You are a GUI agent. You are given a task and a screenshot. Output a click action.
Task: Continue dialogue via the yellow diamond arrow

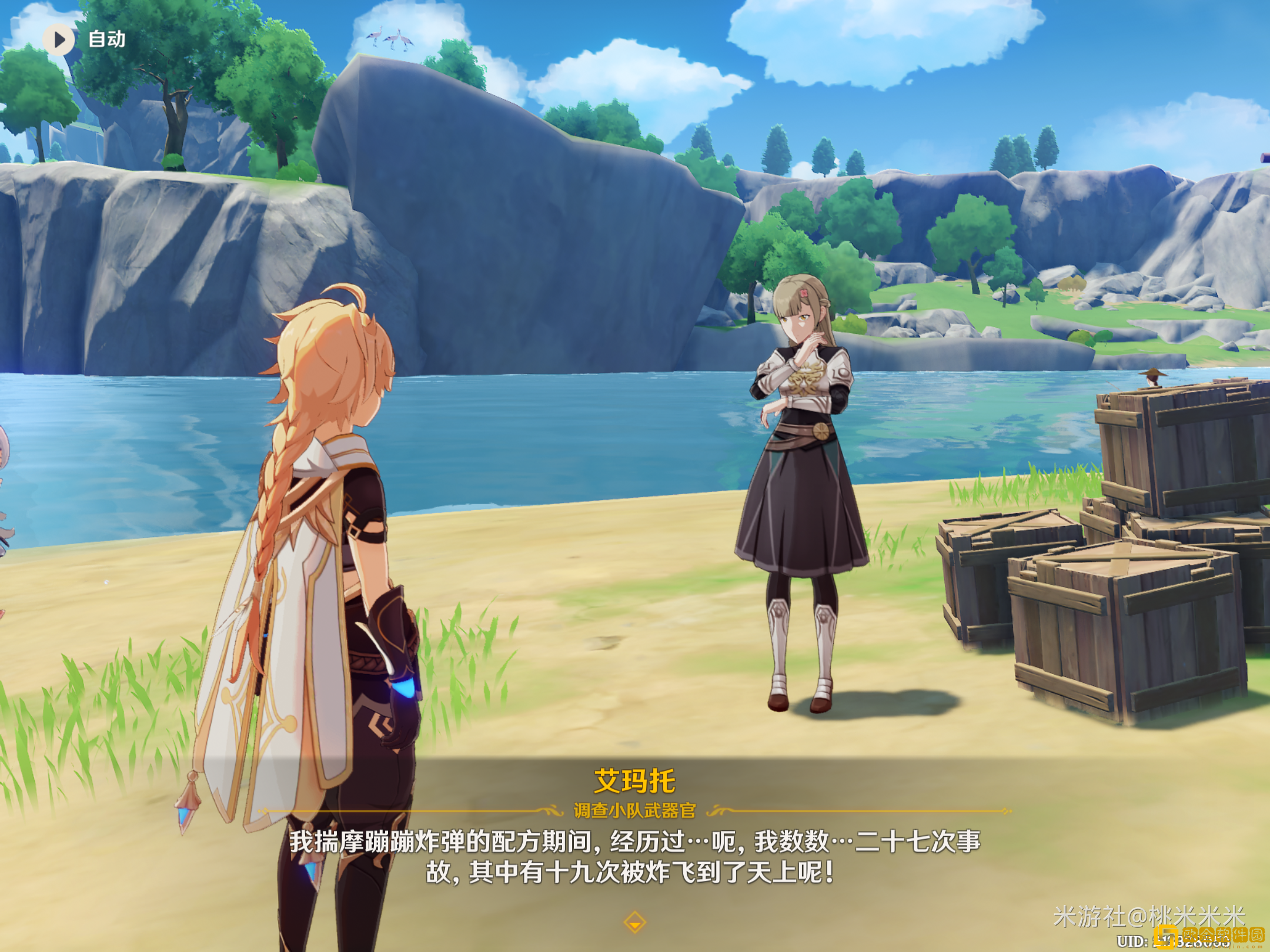coord(634,922)
